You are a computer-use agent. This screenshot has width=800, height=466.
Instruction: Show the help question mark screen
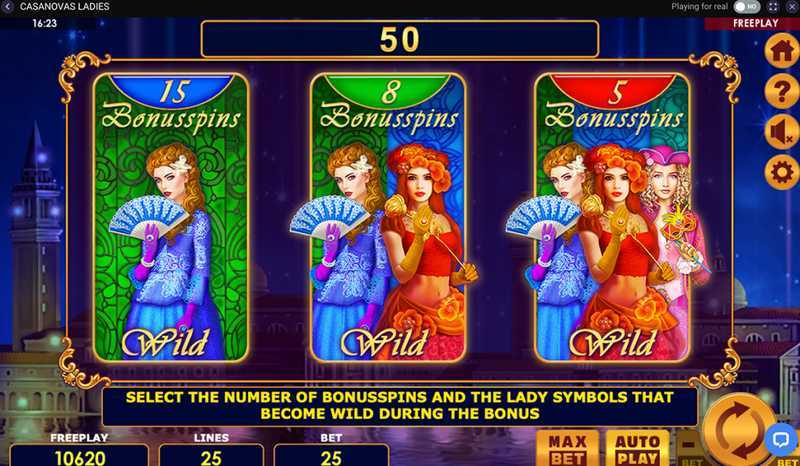tap(781, 92)
